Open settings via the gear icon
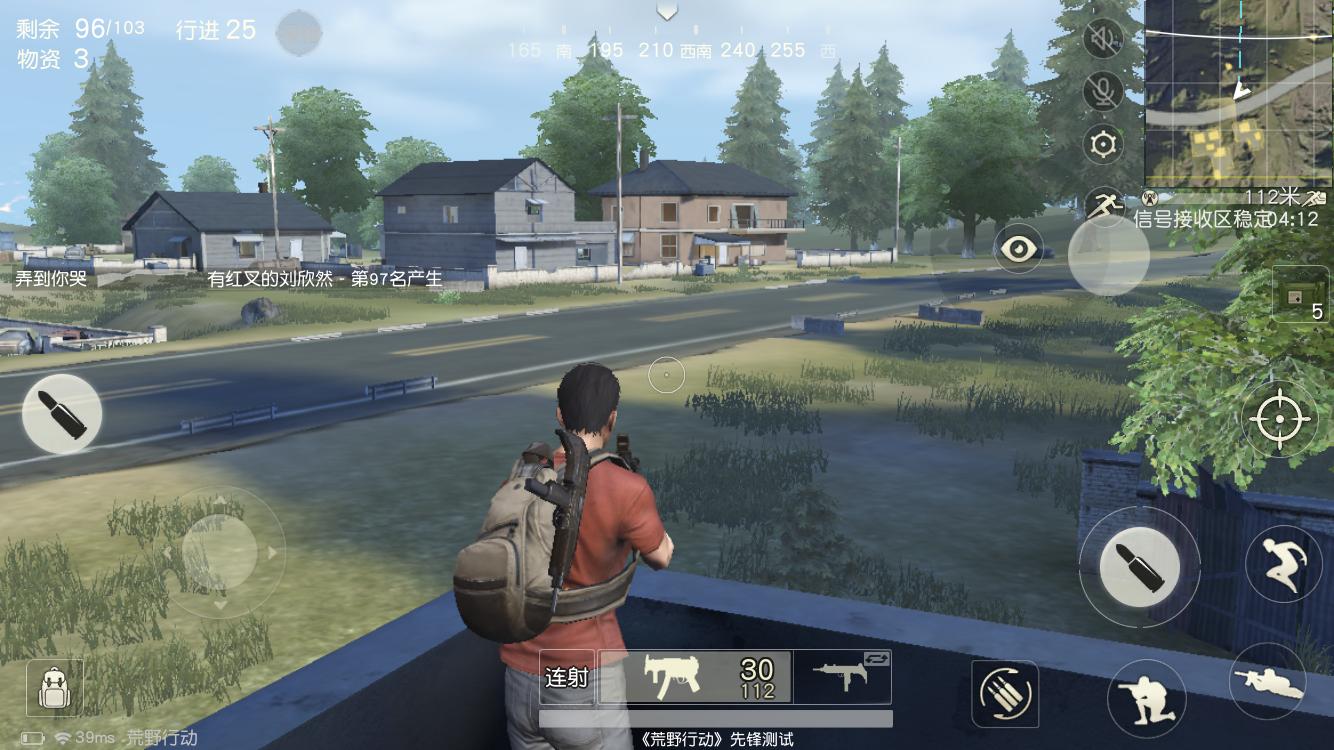The height and width of the screenshot is (750, 1334). (1103, 145)
